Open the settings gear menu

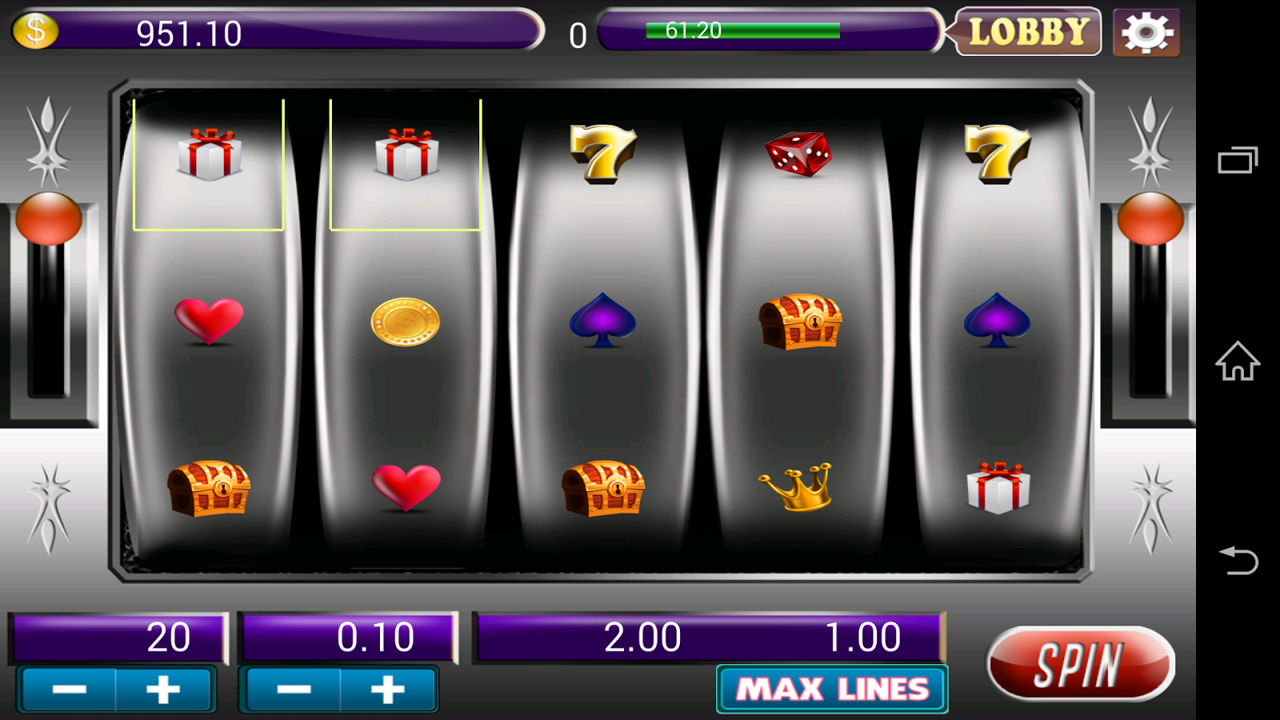1146,31
